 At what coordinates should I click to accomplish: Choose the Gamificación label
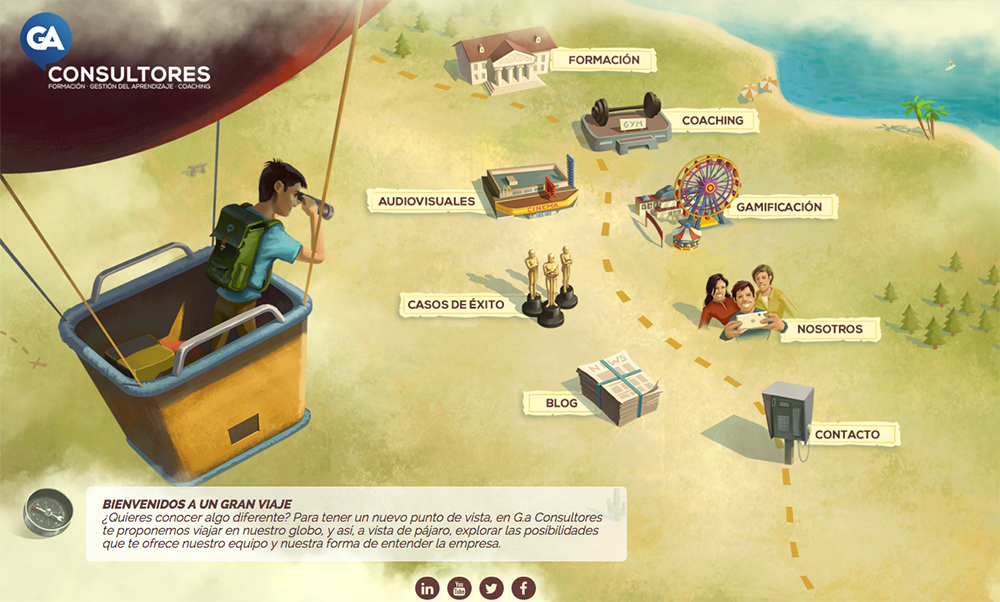pyautogui.click(x=779, y=207)
